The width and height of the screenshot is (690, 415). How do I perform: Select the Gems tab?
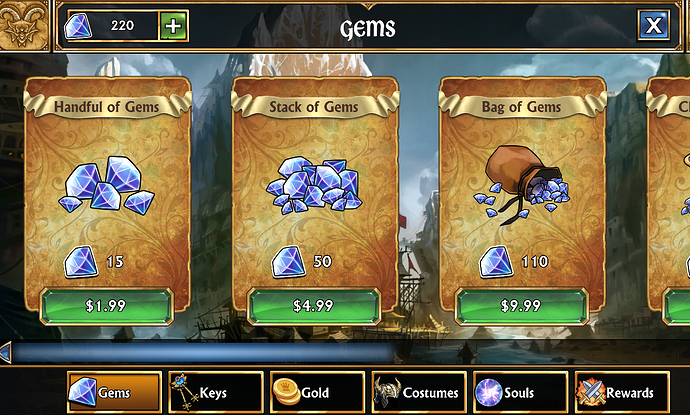113,393
